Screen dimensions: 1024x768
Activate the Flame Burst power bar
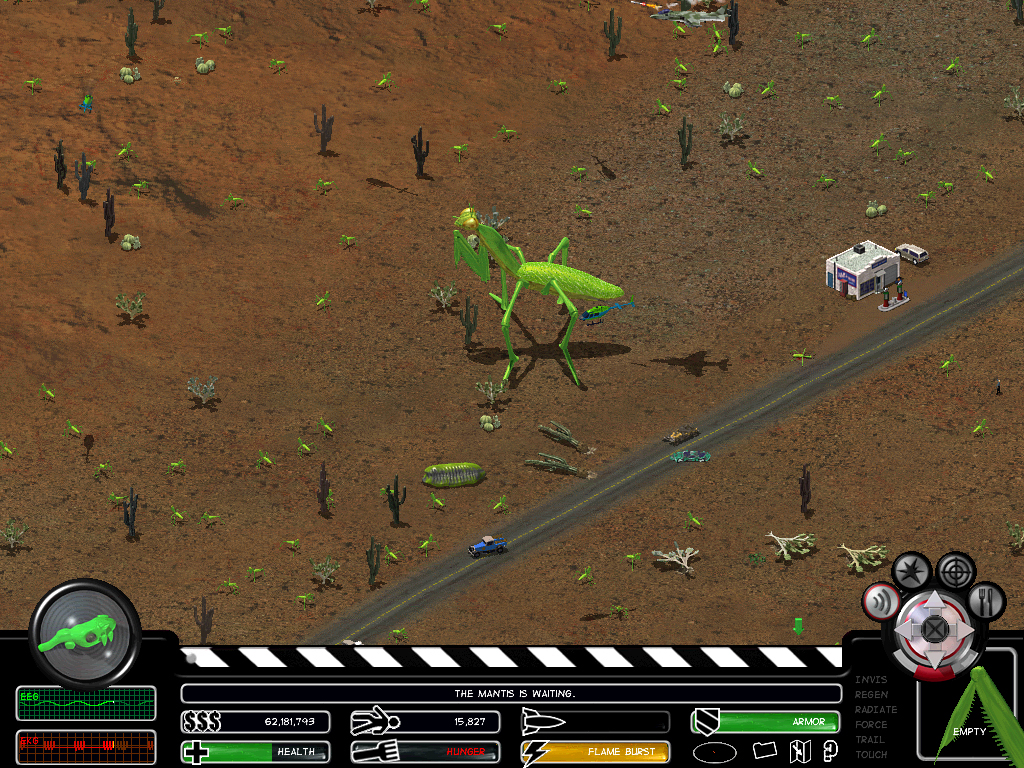pyautogui.click(x=595, y=751)
